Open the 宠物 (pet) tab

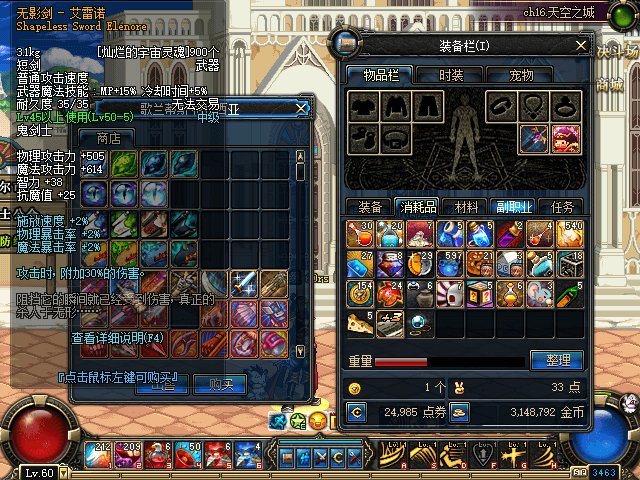tap(521, 75)
